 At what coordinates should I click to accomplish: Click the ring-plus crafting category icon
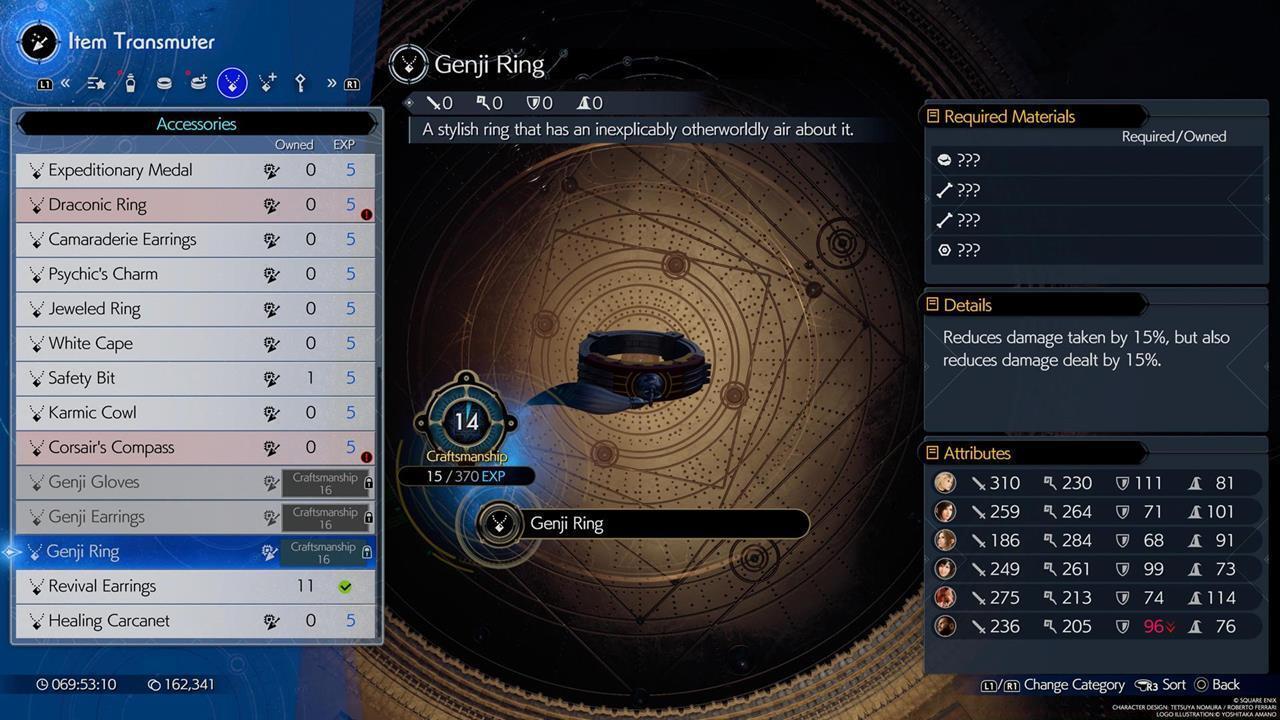point(199,83)
